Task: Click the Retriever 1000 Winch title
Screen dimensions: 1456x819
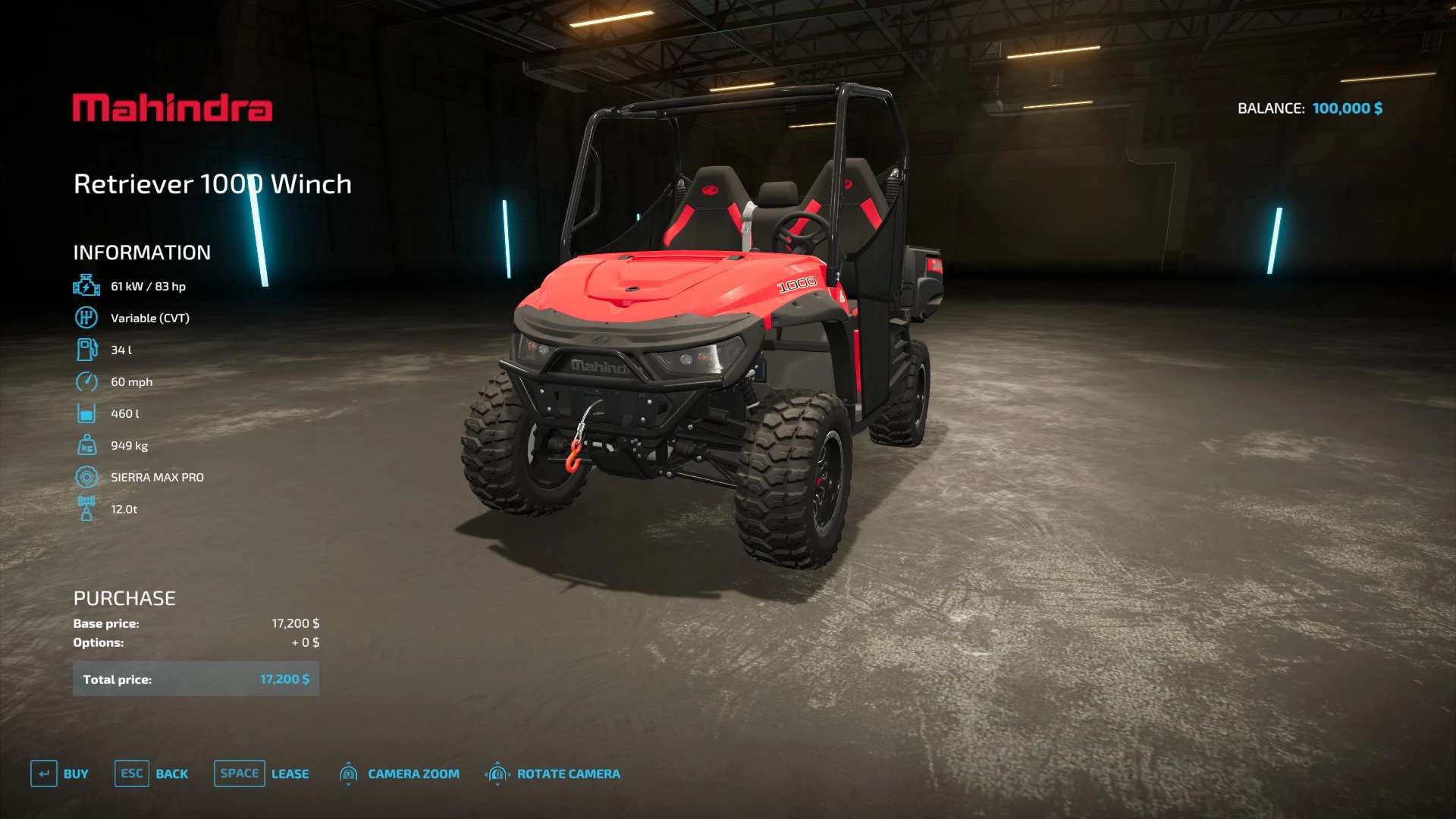Action: [212, 184]
